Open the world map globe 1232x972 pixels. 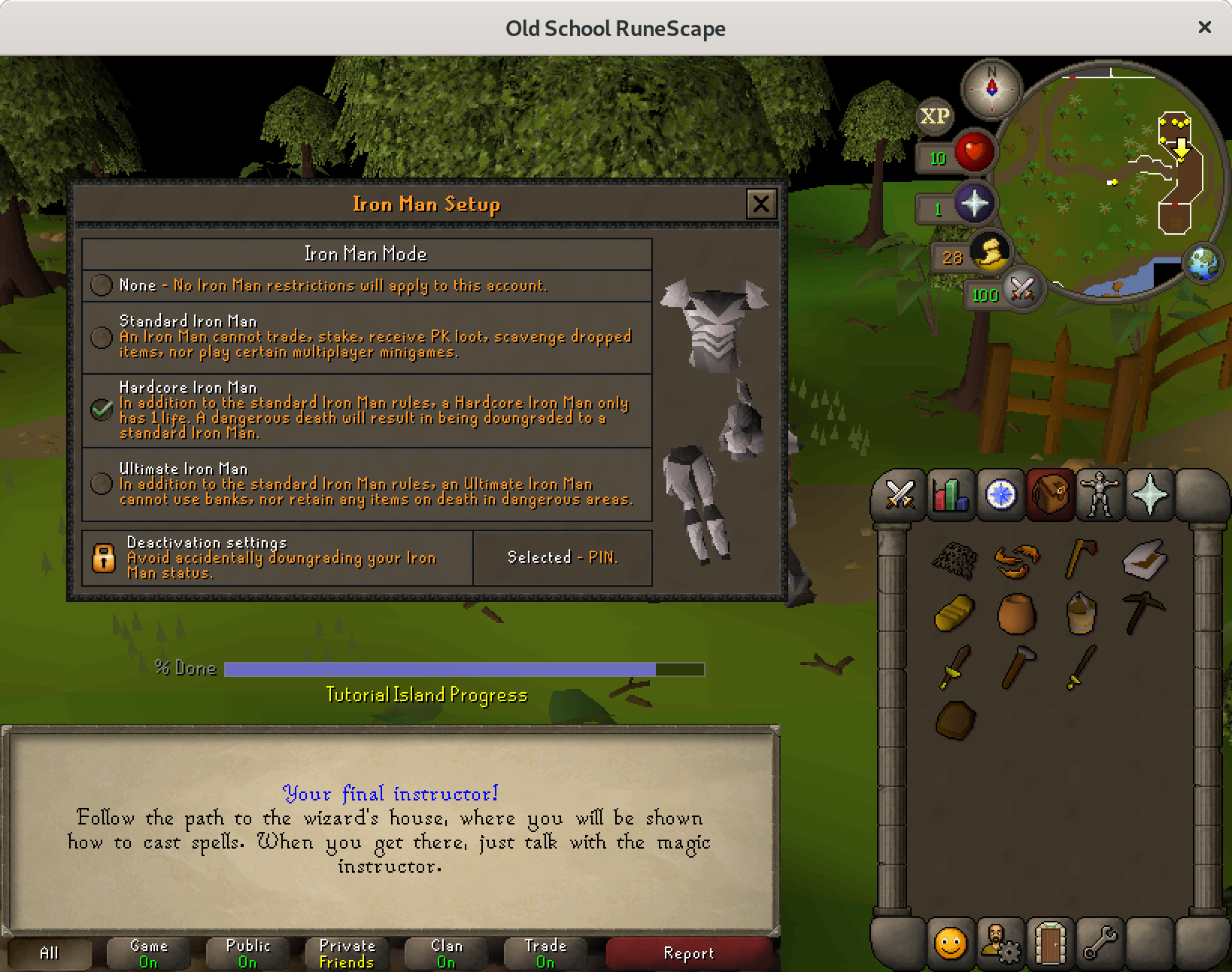[1203, 263]
